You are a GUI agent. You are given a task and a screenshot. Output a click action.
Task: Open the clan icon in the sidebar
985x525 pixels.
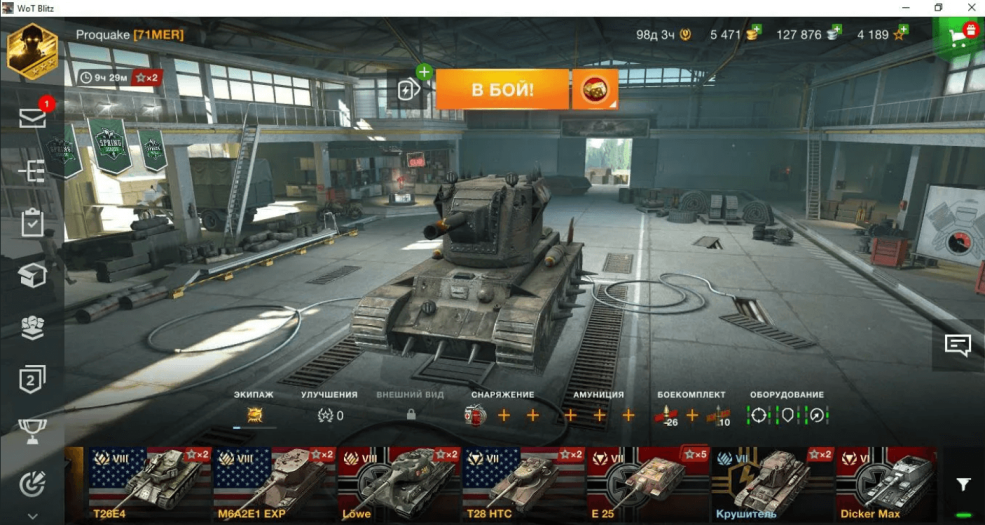(32, 328)
